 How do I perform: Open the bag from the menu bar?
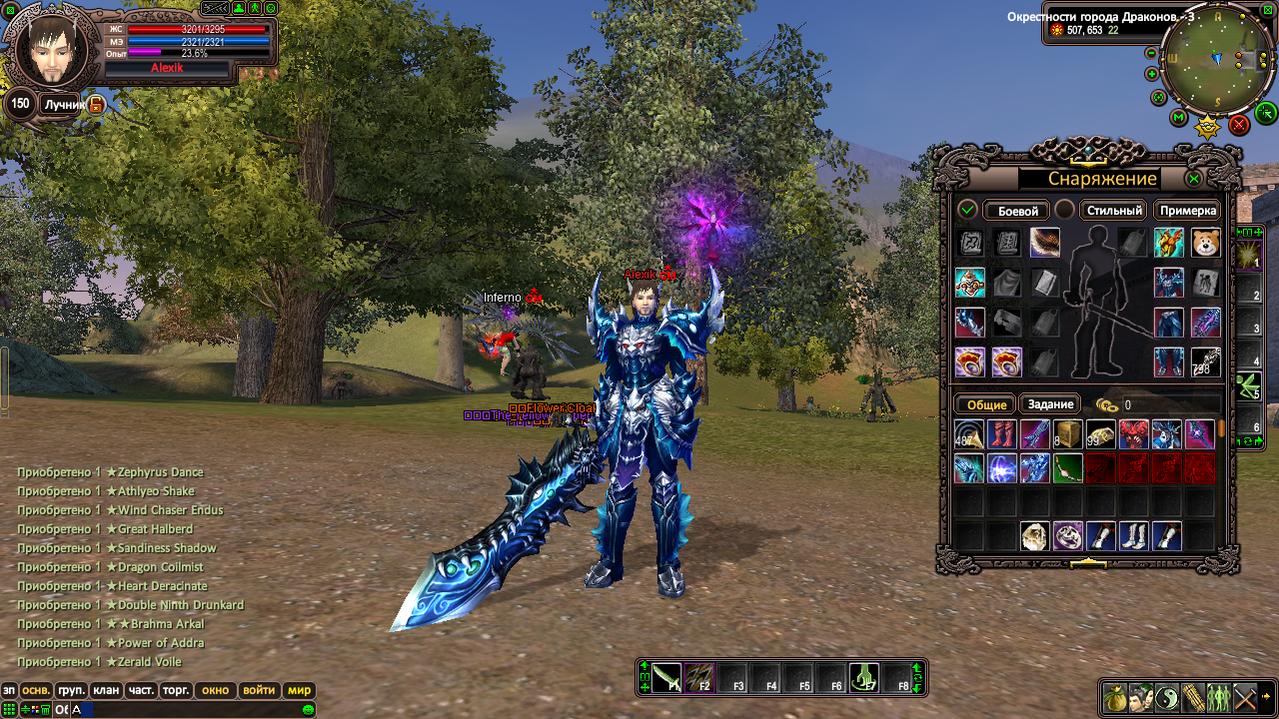pyautogui.click(x=1114, y=696)
